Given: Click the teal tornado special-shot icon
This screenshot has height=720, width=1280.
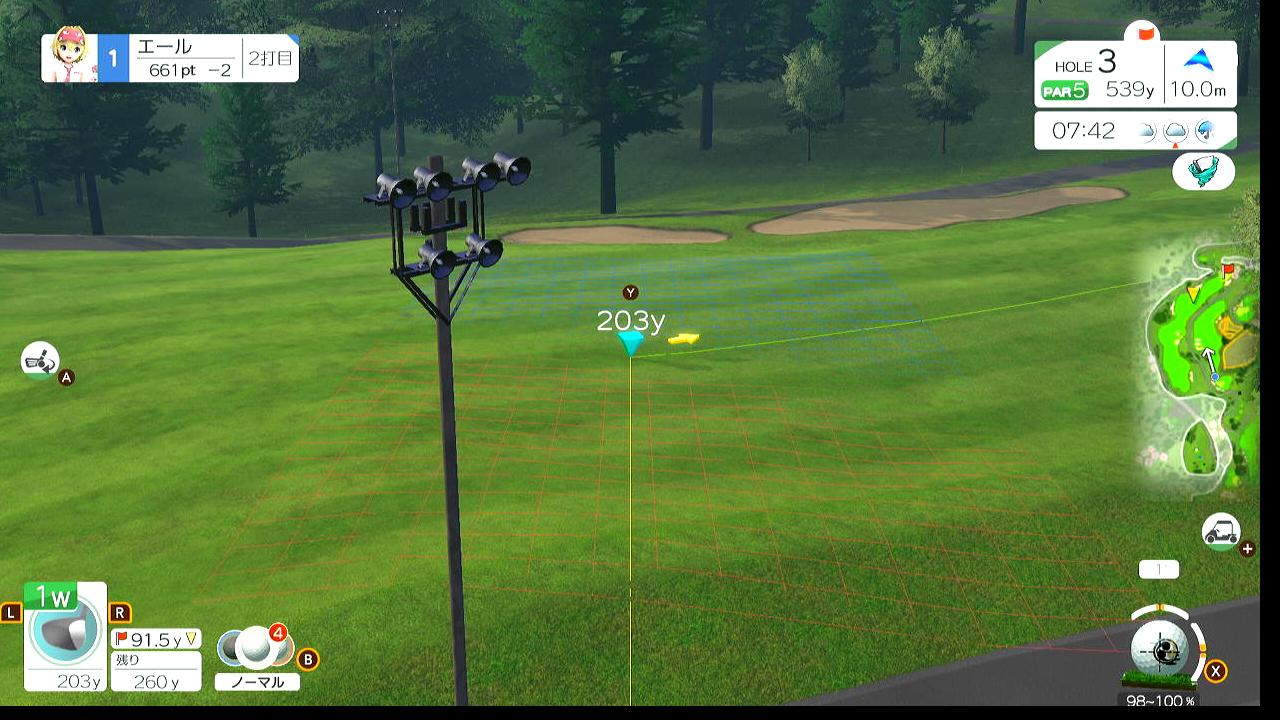Looking at the screenshot, I should point(1203,171).
